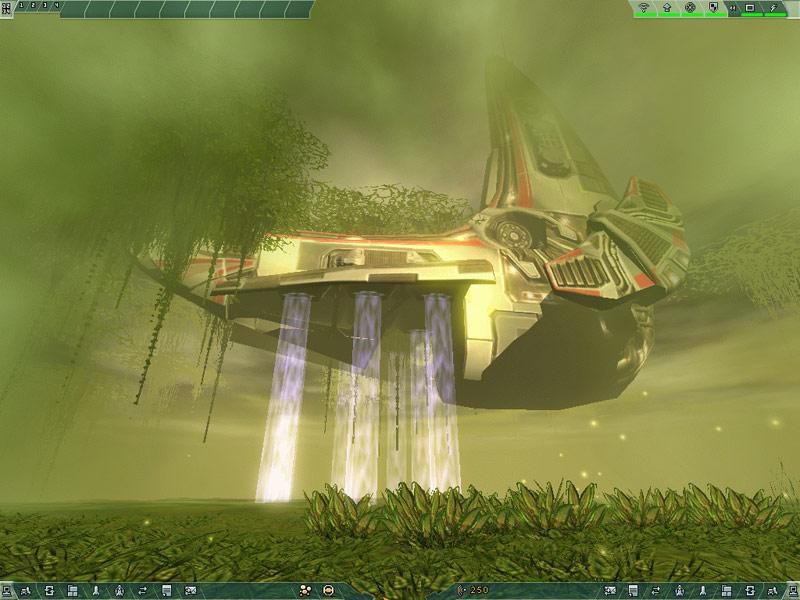The height and width of the screenshot is (600, 800).
Task: Click the round orange icon with dark bar
Action: tap(328, 590)
